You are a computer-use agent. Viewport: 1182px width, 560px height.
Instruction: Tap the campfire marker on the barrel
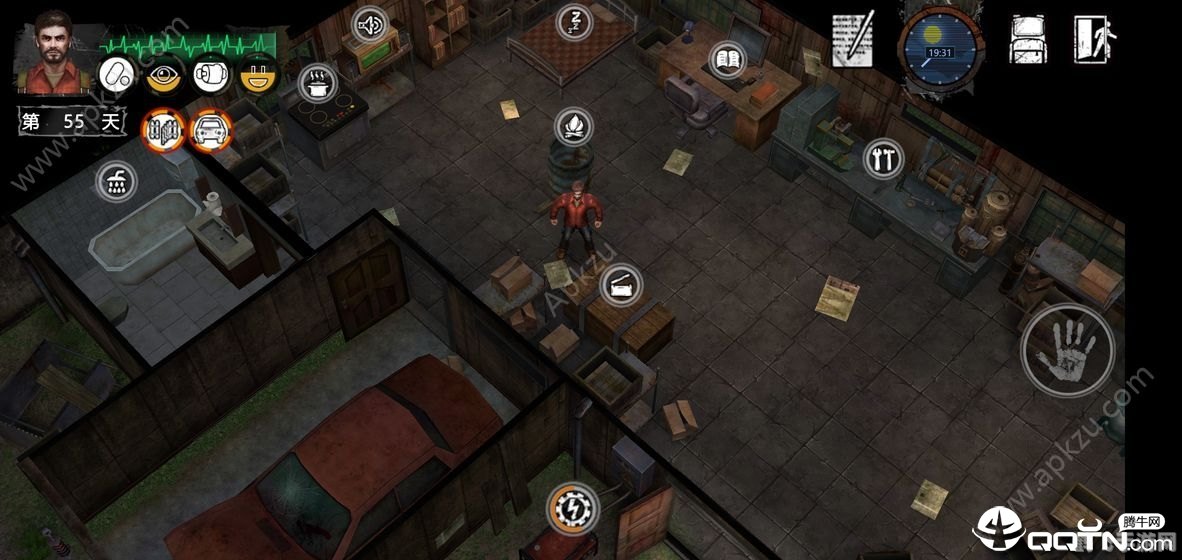(x=574, y=126)
